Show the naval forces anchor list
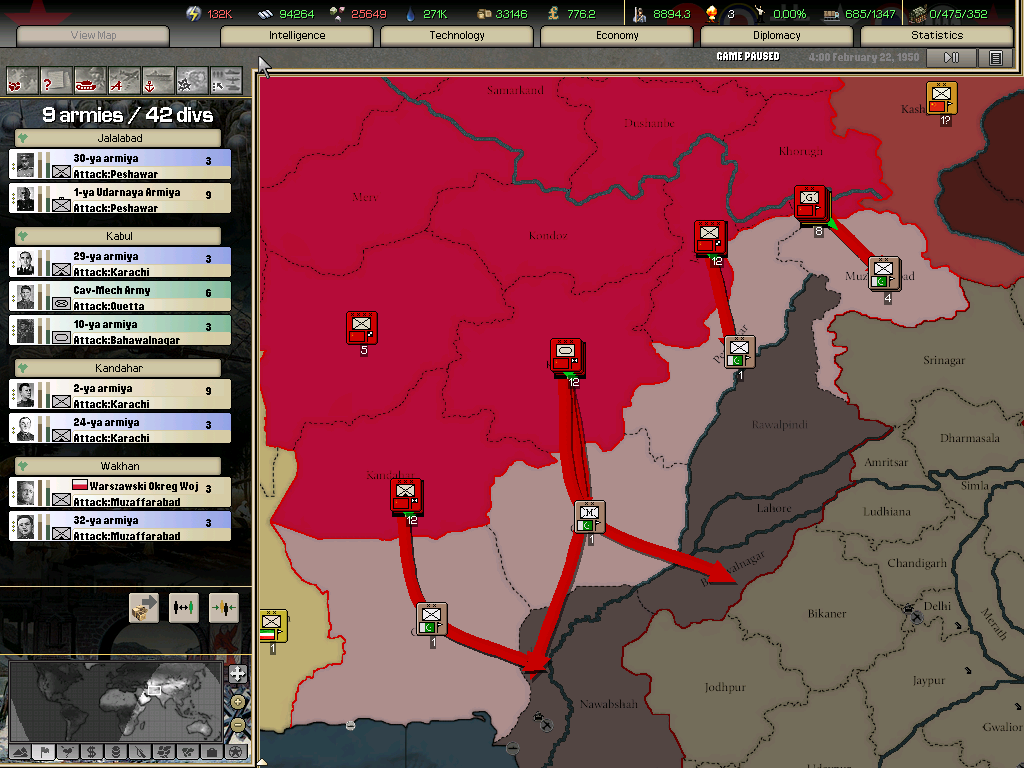Screen dimensions: 1024x768 pyautogui.click(x=158, y=79)
